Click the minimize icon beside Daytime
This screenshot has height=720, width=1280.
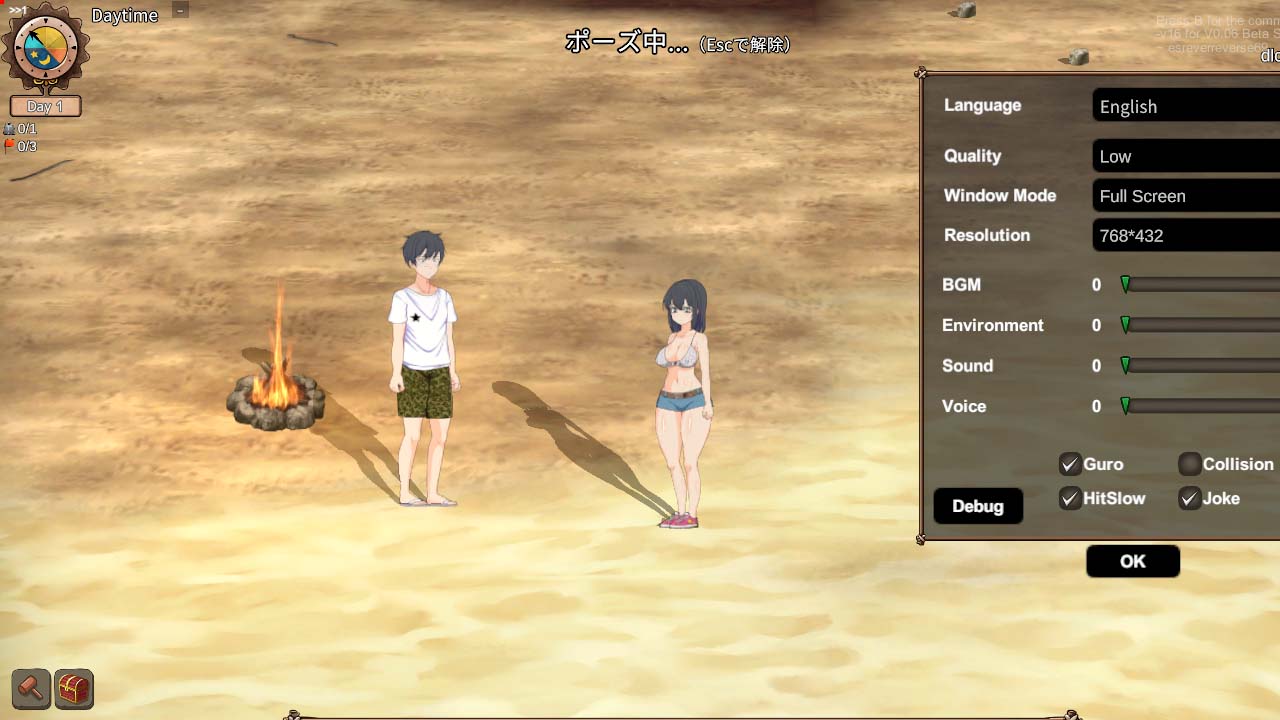coord(179,12)
